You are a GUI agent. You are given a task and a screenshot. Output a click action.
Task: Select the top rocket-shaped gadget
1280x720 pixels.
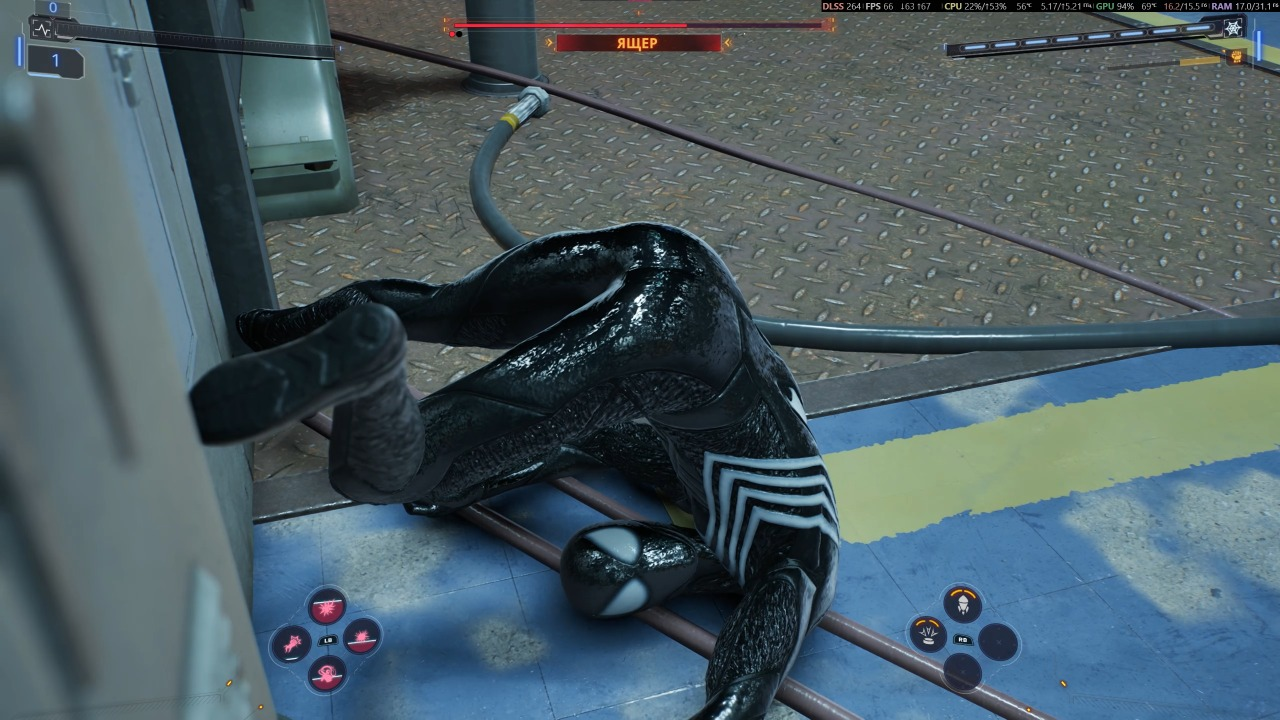pyautogui.click(x=962, y=604)
